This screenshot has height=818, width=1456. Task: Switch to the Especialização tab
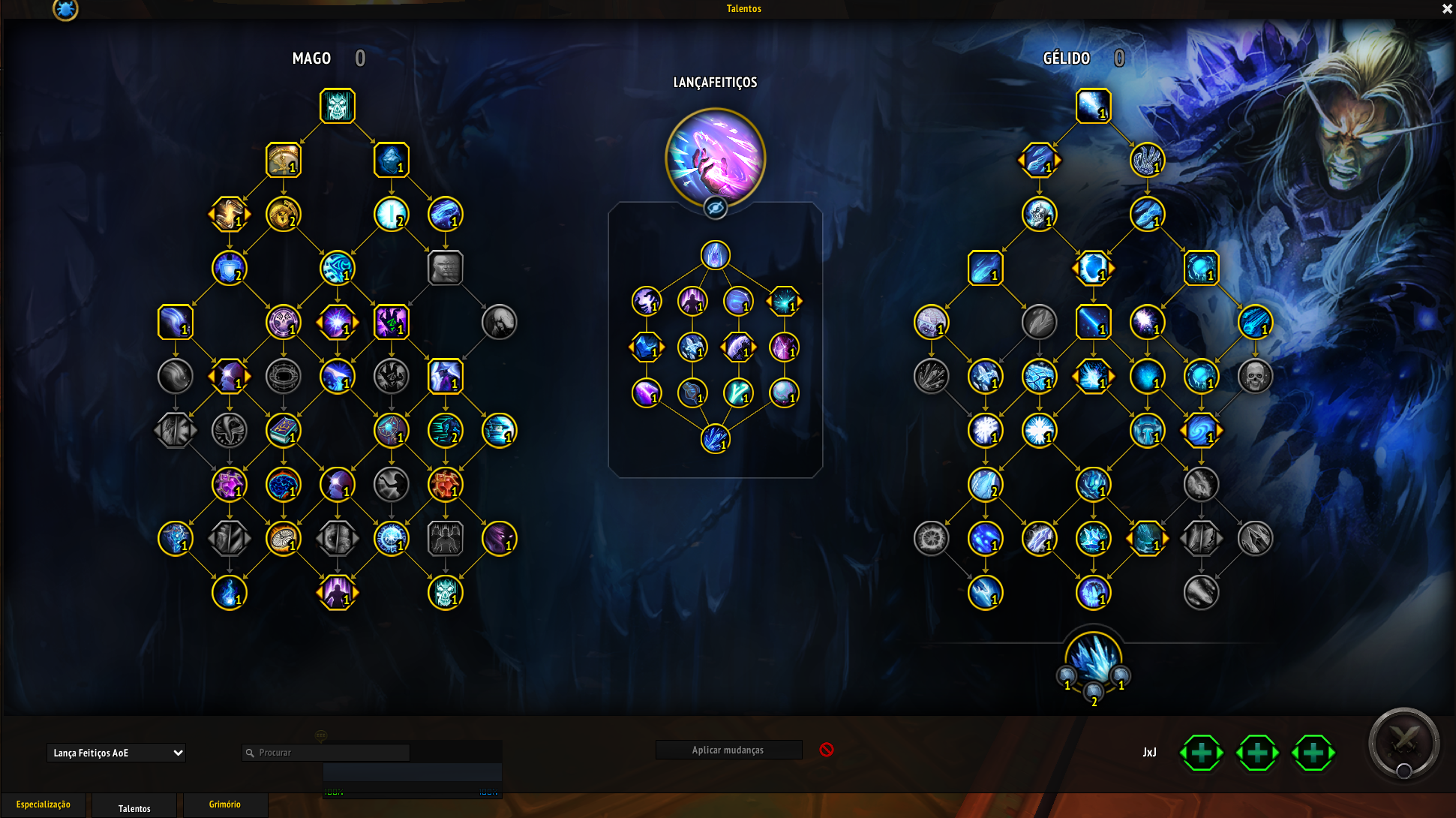pyautogui.click(x=44, y=804)
